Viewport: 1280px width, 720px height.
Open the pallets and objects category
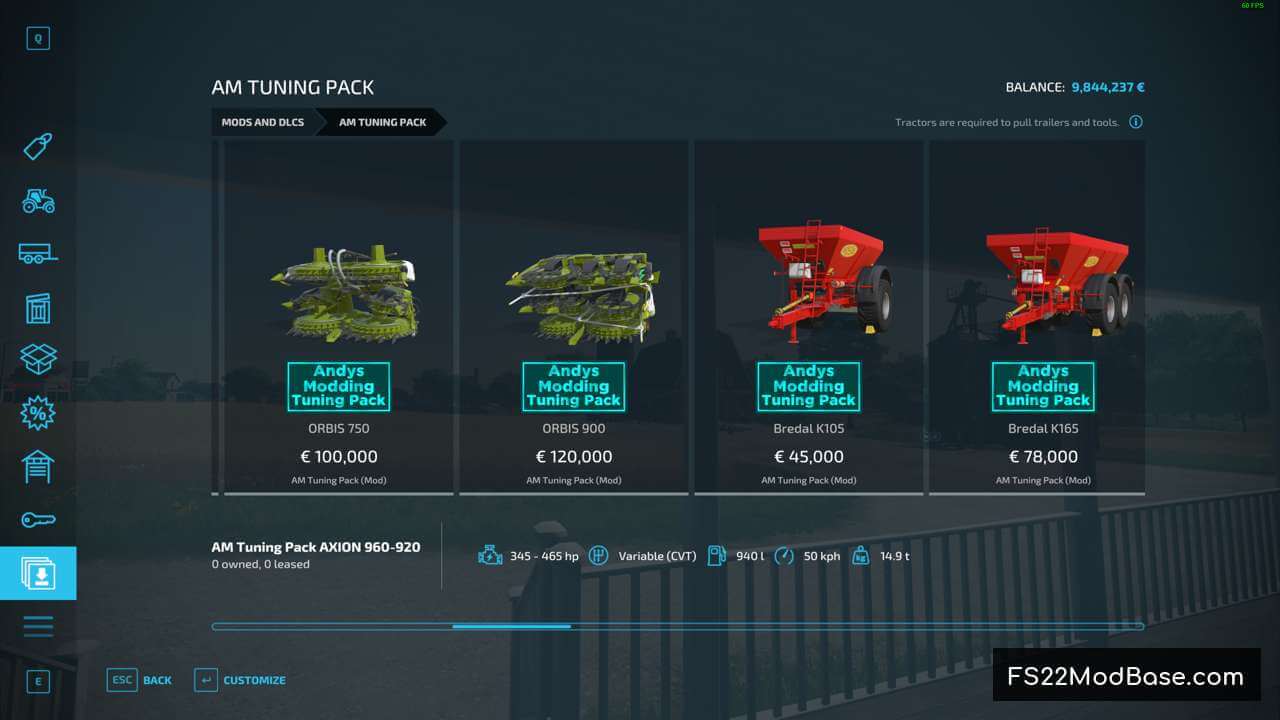click(38, 360)
